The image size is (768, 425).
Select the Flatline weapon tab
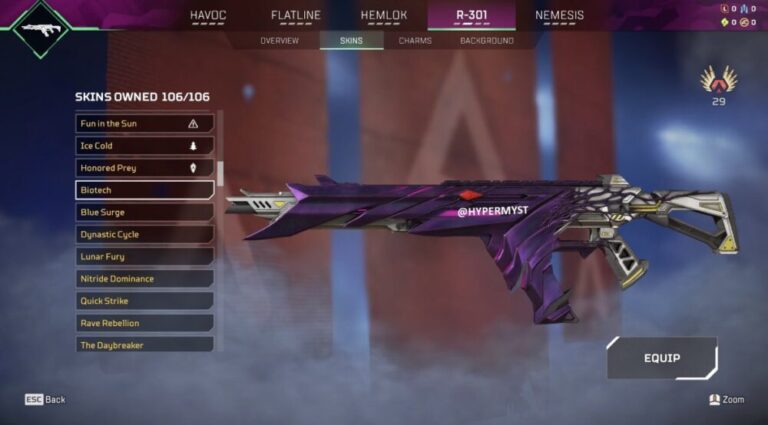(x=295, y=15)
